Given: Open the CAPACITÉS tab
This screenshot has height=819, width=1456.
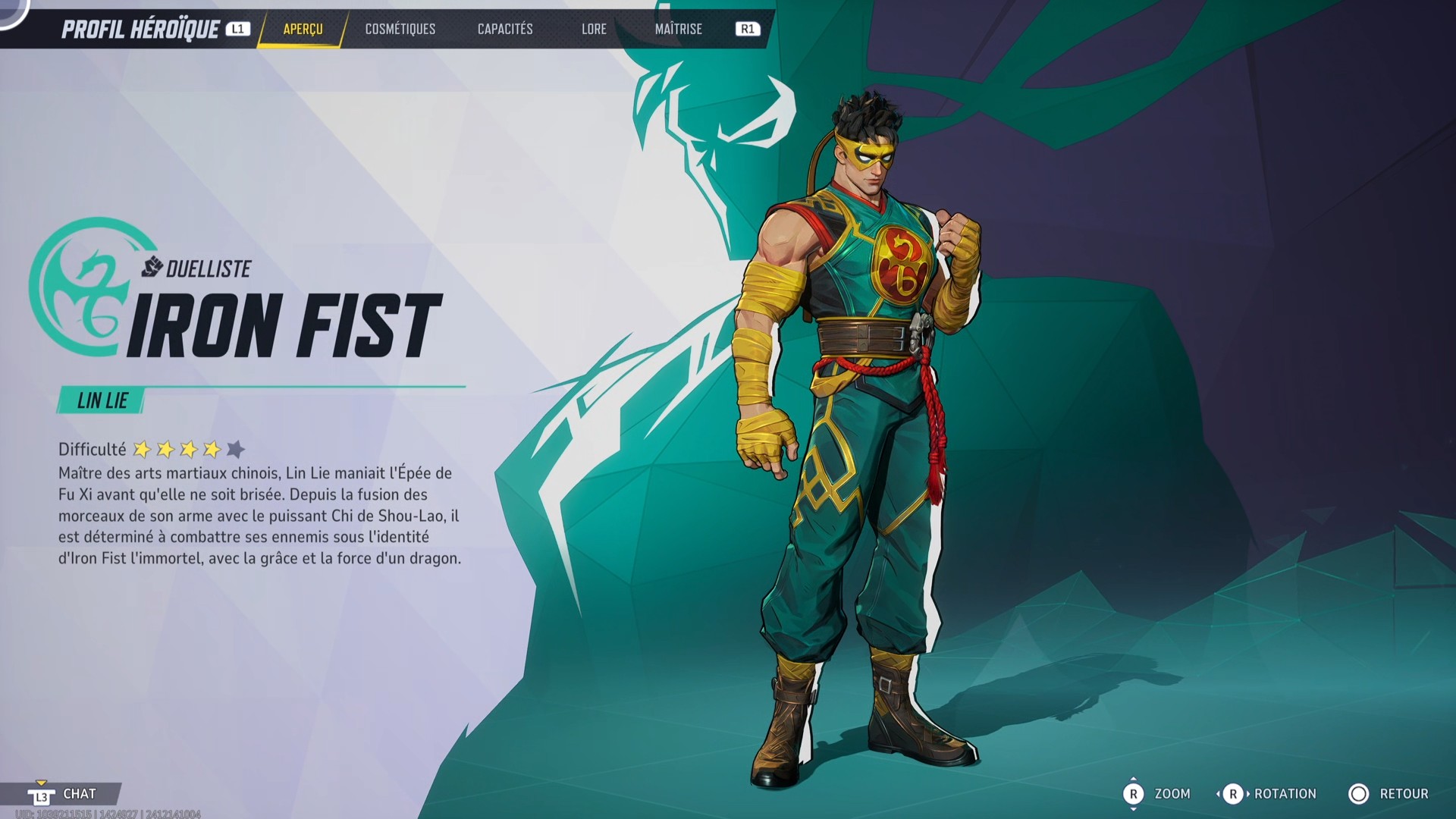Looking at the screenshot, I should pyautogui.click(x=505, y=29).
